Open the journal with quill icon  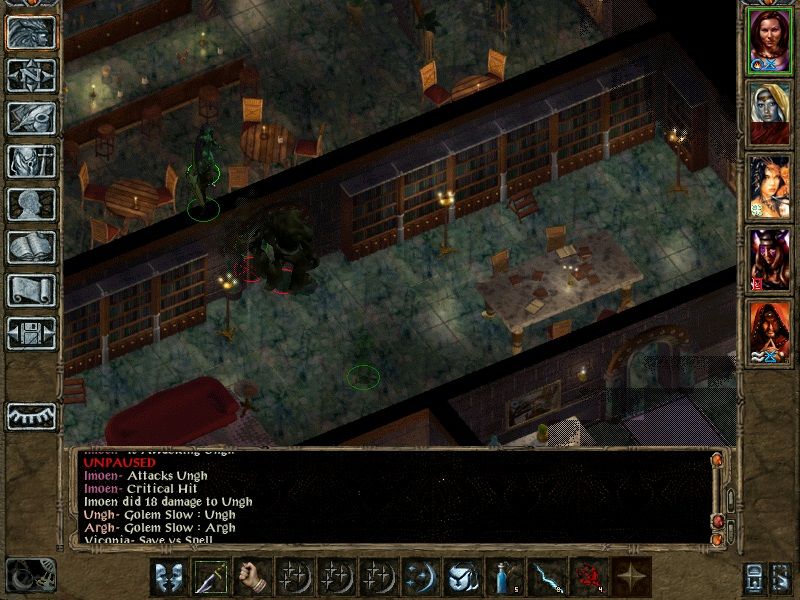coord(31,118)
